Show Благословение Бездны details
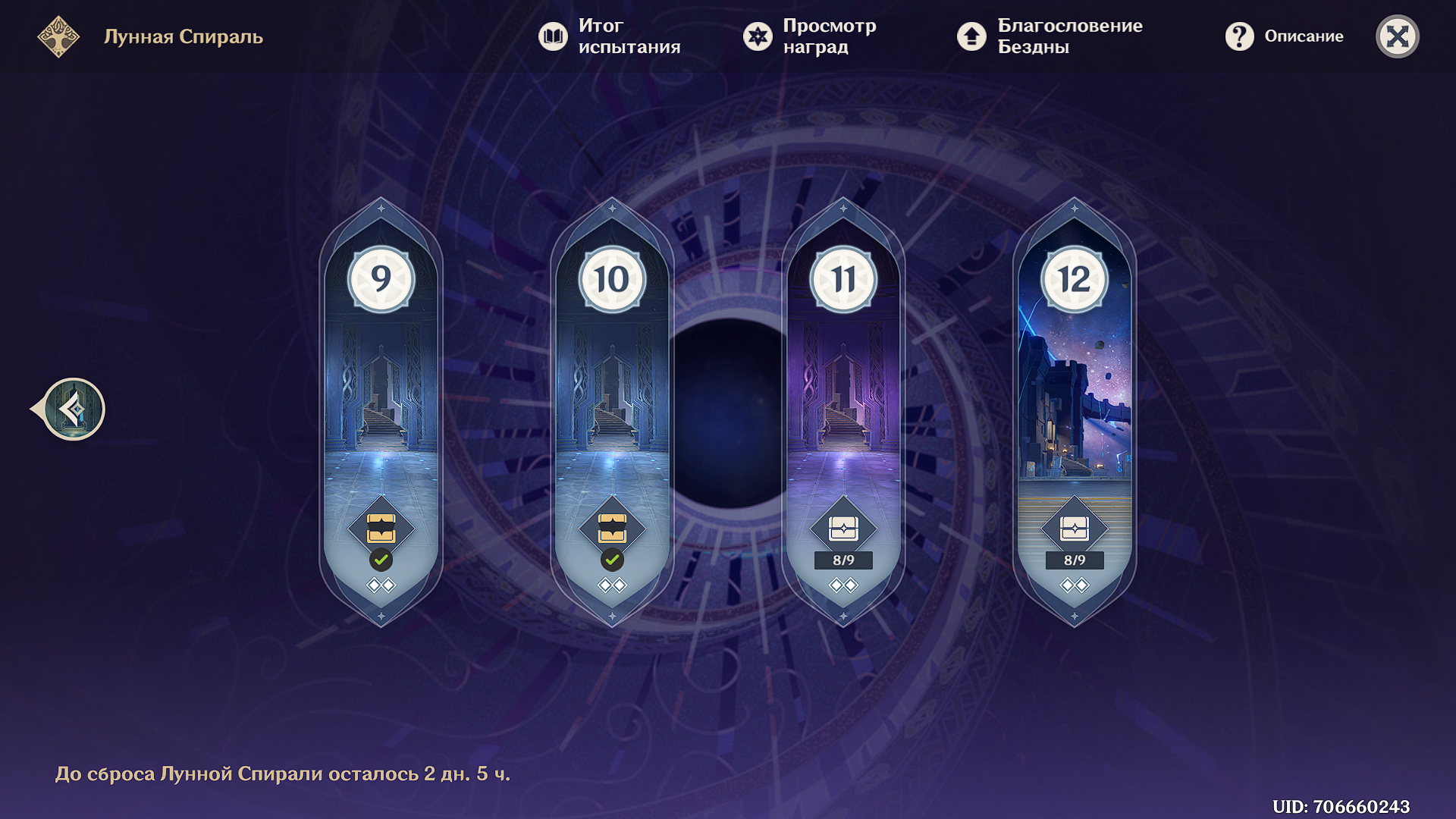 pyautogui.click(x=1050, y=36)
